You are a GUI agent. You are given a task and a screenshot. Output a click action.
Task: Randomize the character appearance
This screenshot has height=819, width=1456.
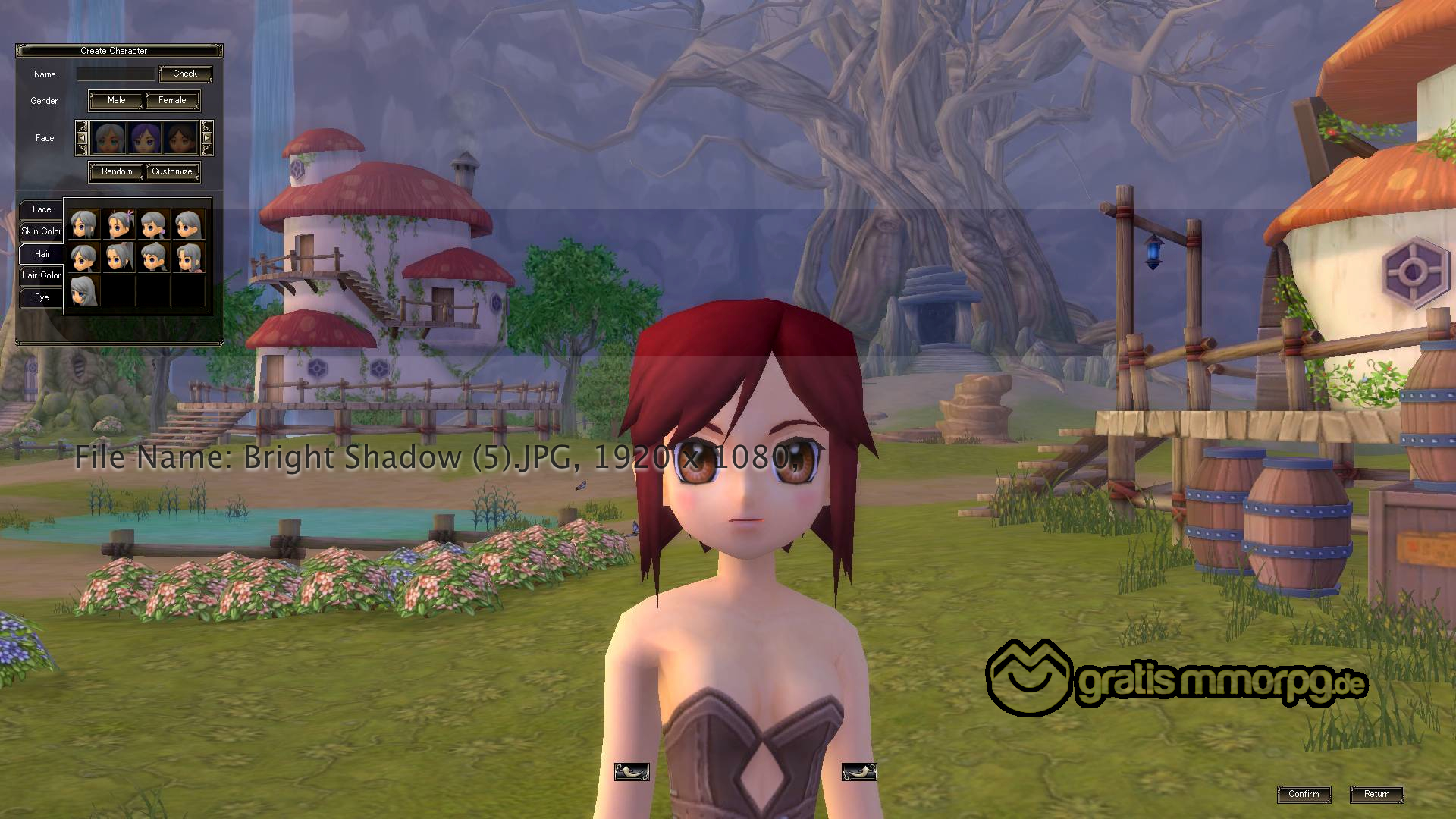[x=117, y=171]
